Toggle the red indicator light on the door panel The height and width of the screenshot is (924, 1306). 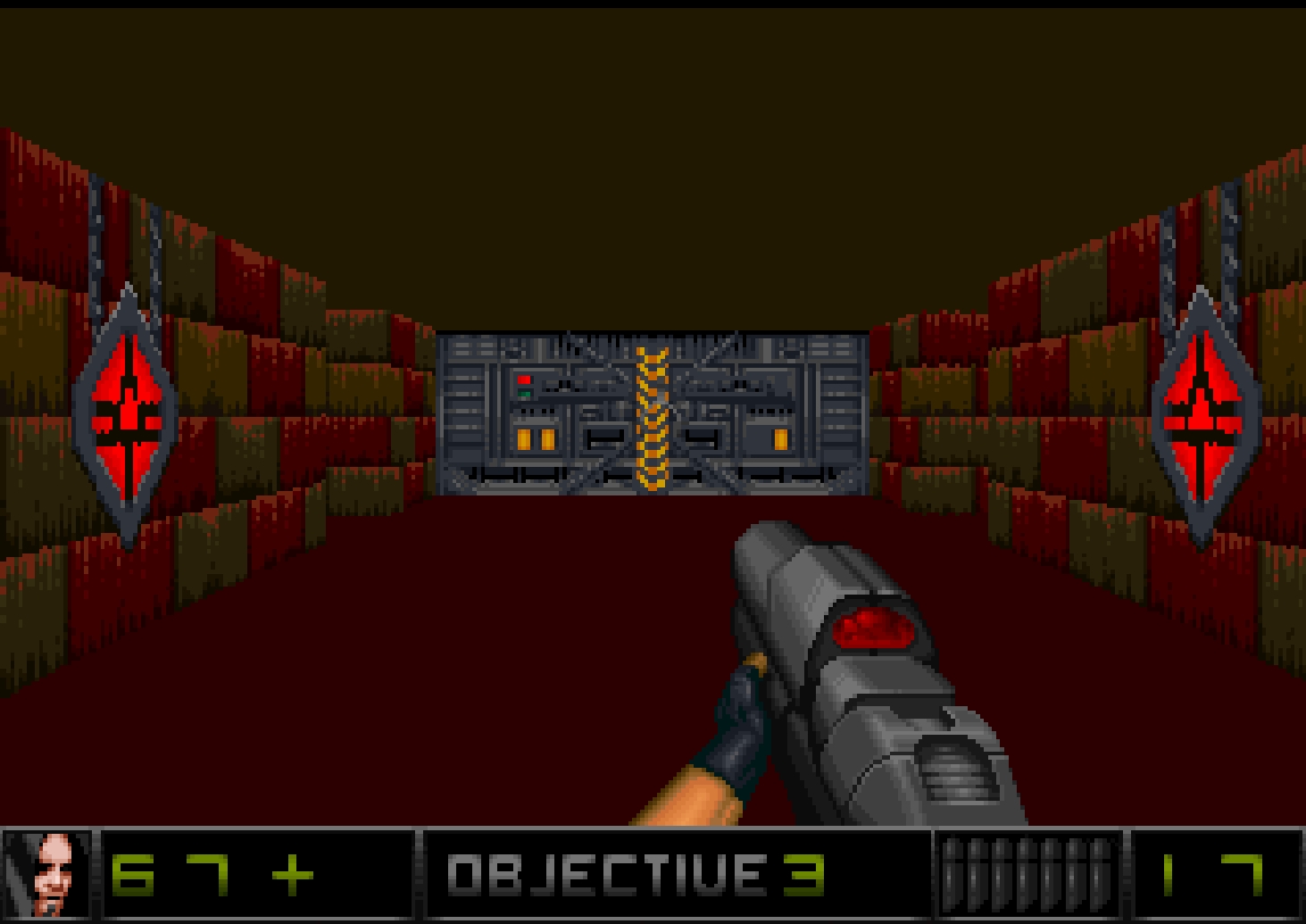coord(523,379)
